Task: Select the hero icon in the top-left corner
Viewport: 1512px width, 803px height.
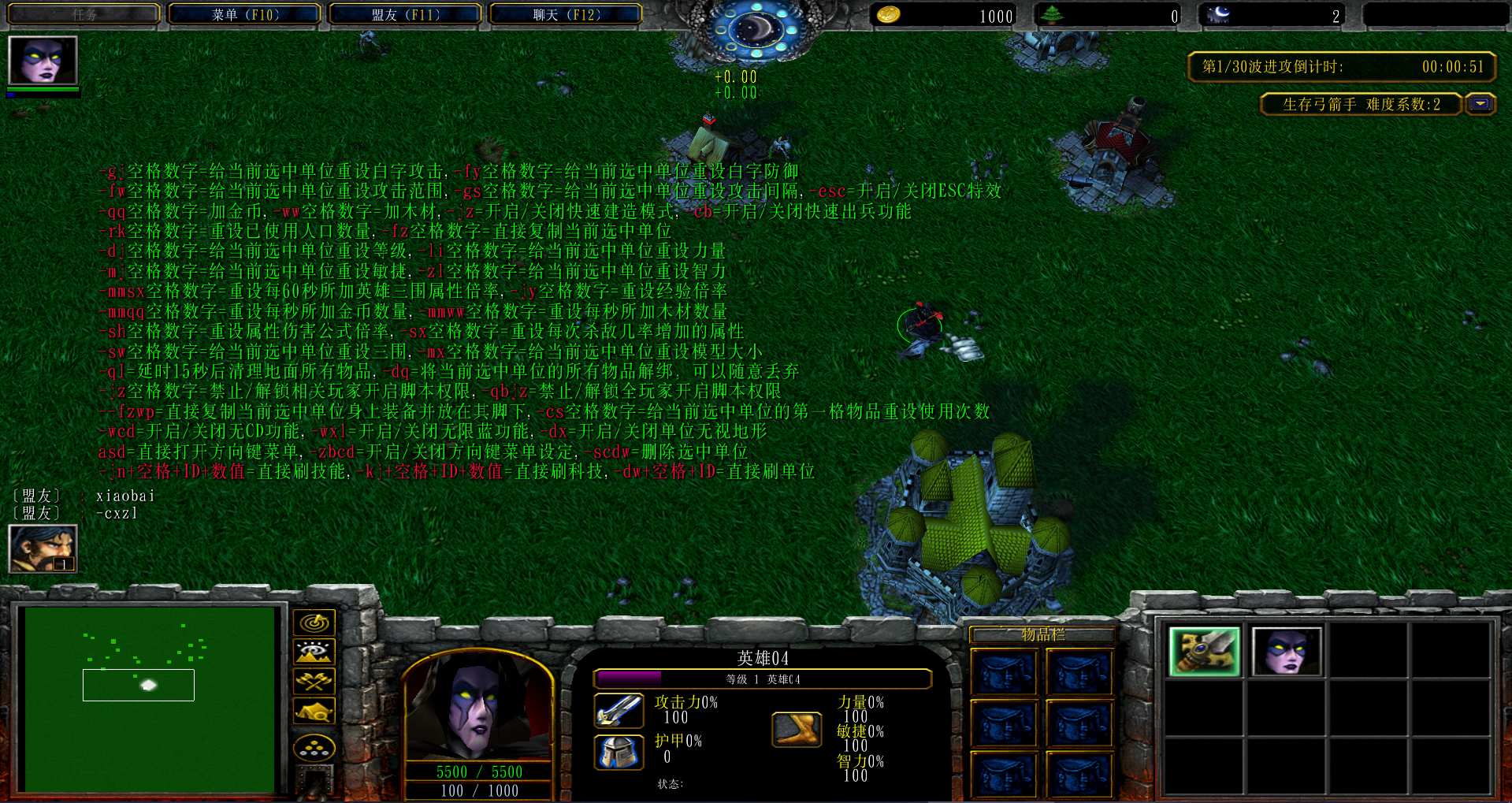Action: 43,61
